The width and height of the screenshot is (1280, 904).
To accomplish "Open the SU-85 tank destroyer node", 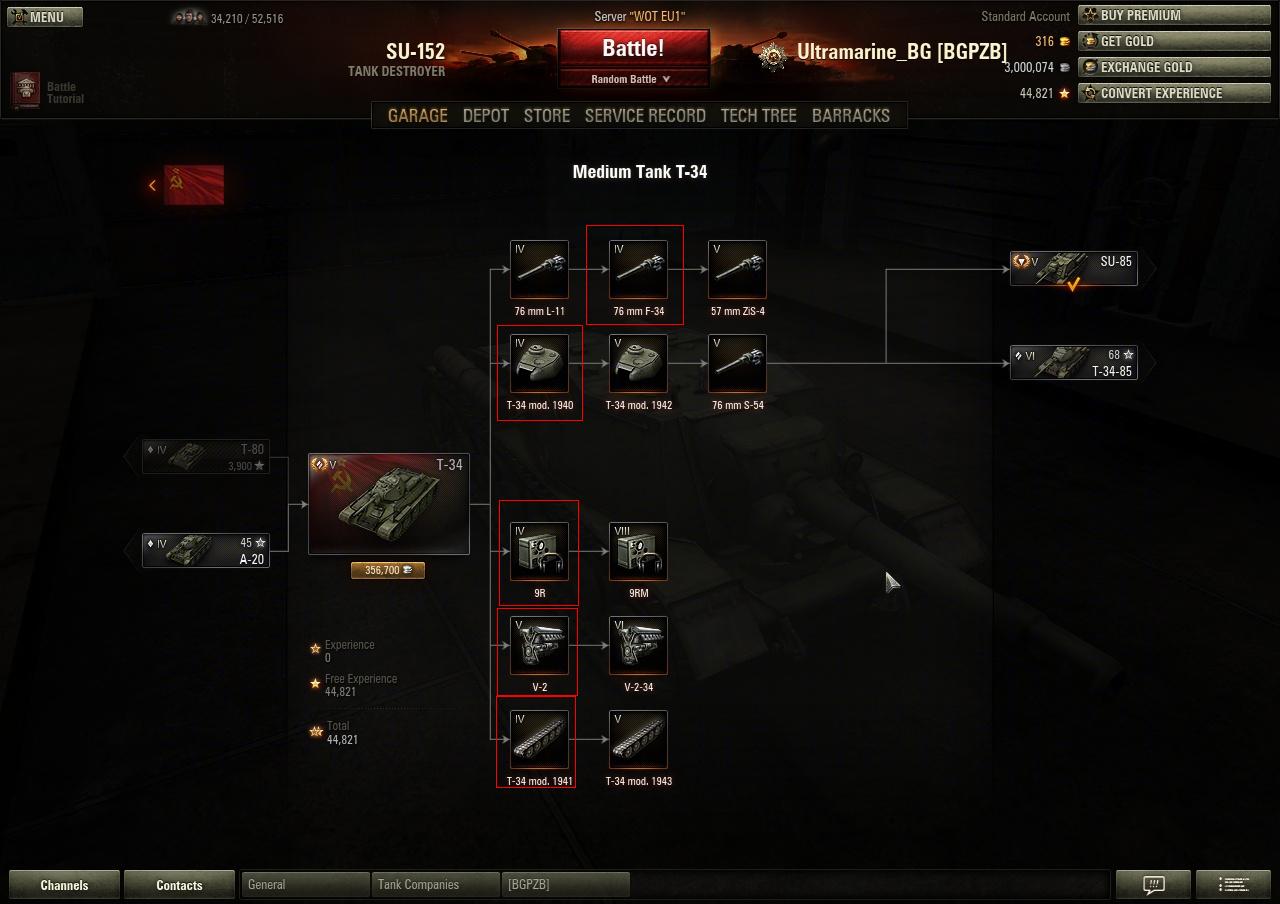I will pos(1074,268).
